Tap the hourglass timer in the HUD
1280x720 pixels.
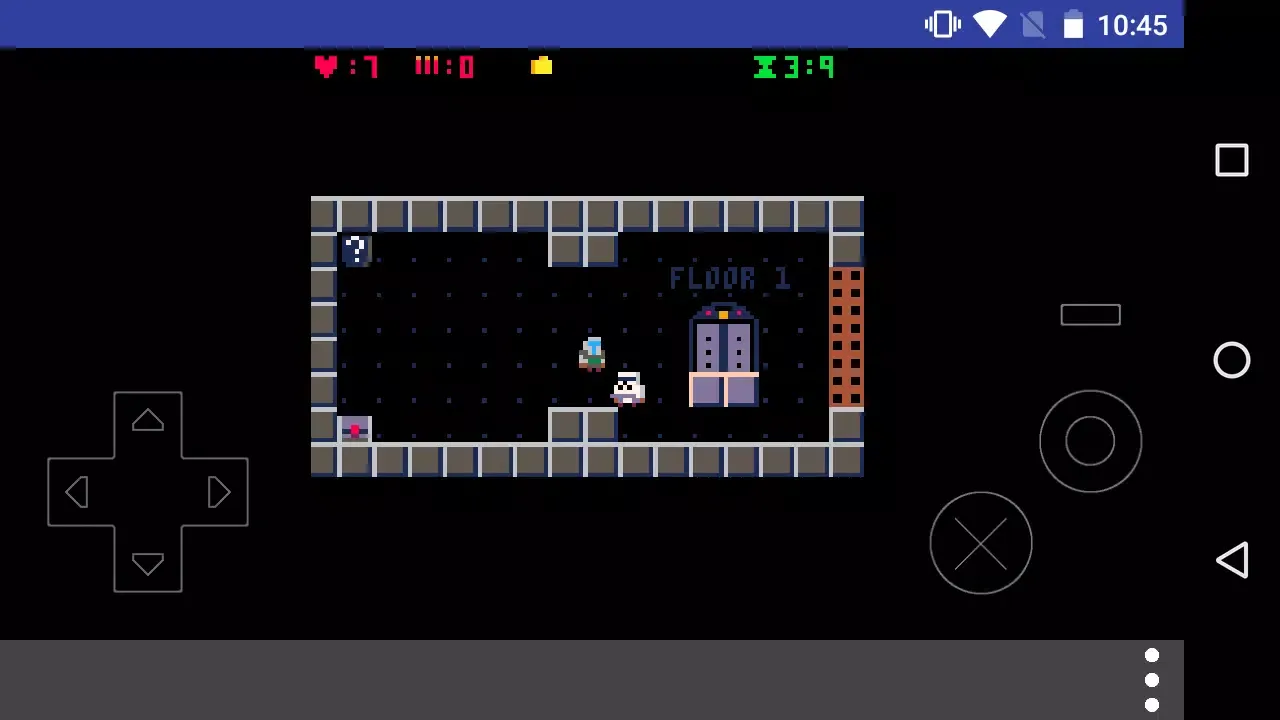pyautogui.click(x=766, y=66)
